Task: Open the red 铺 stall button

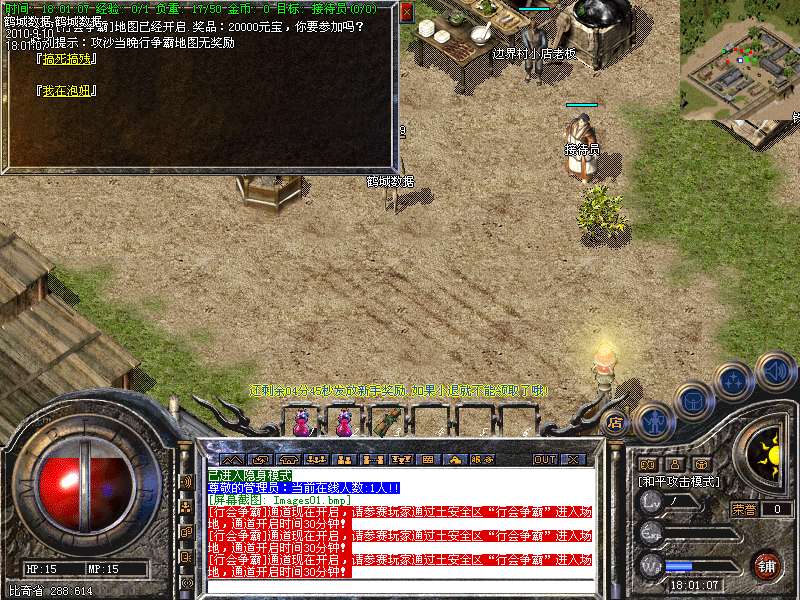Action: click(x=766, y=564)
